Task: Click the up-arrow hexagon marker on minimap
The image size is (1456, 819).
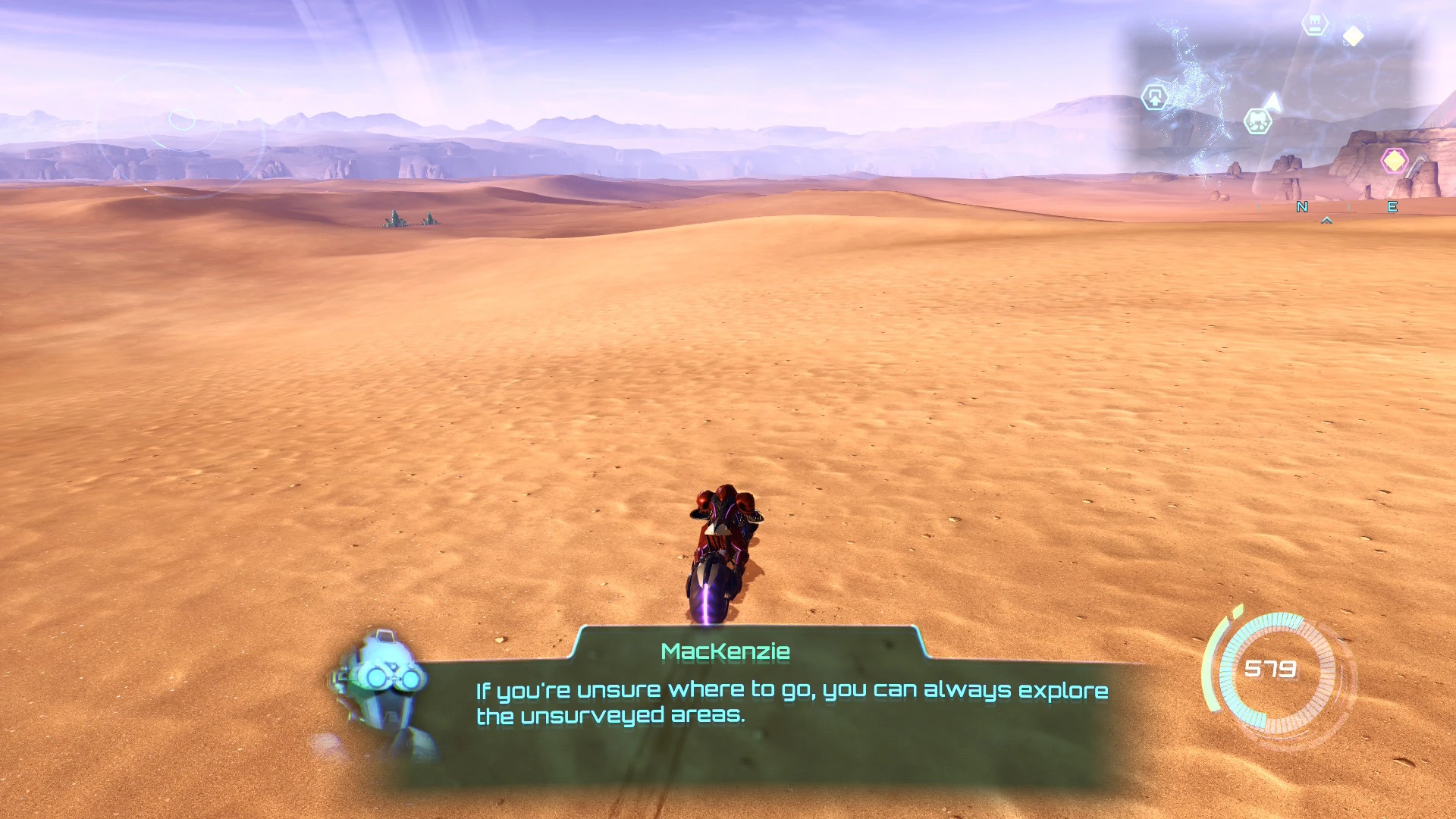Action: 1154,97
